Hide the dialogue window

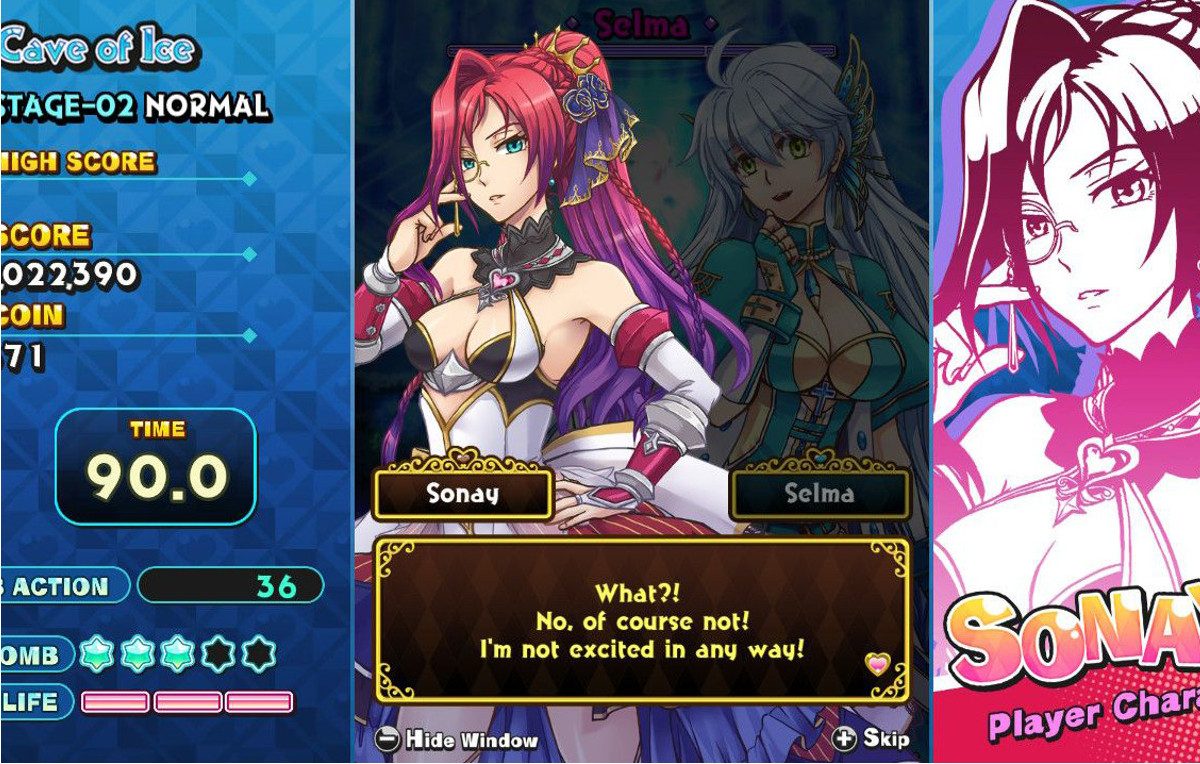click(458, 740)
